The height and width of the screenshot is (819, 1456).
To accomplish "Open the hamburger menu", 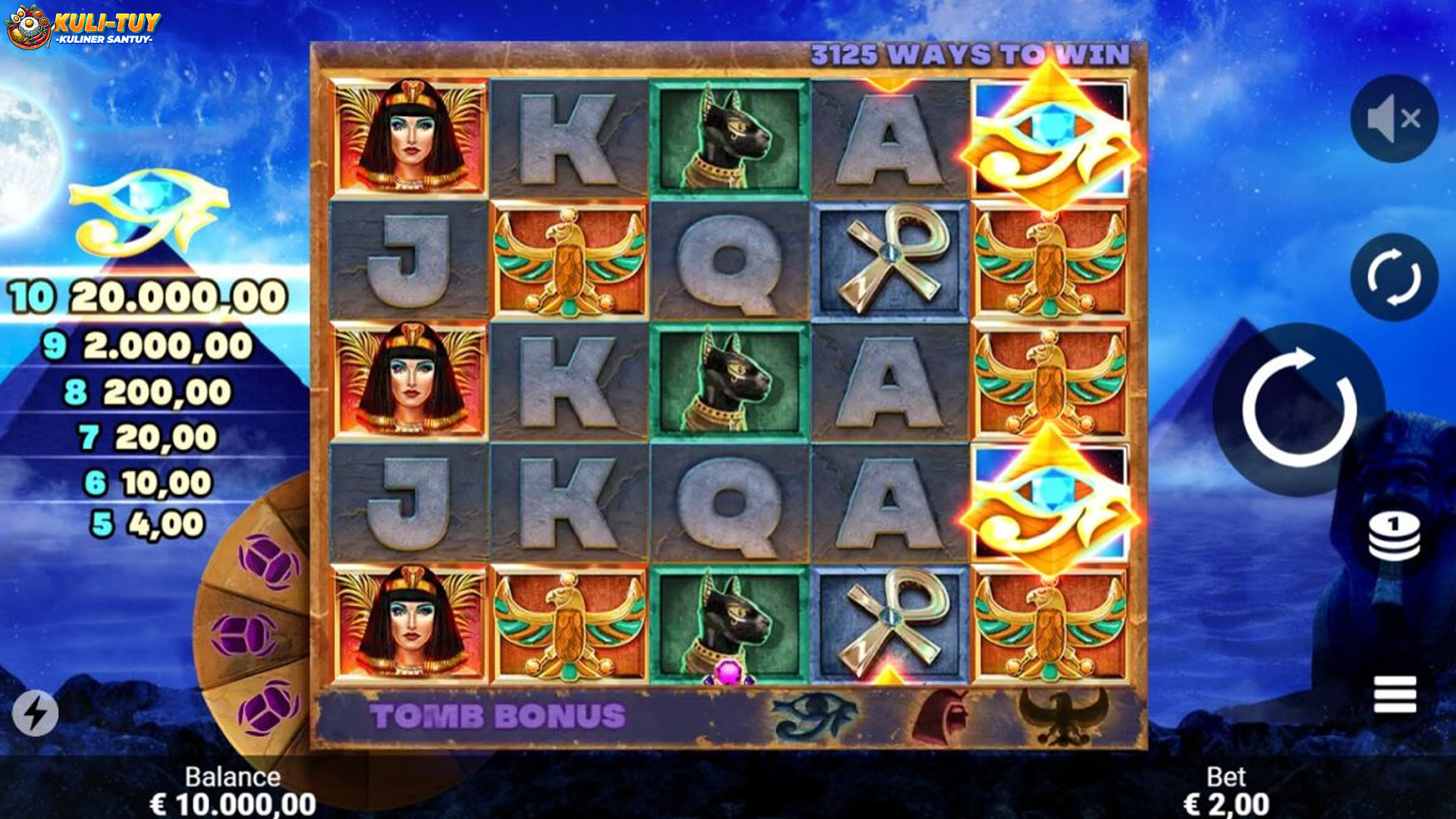I will (1395, 694).
